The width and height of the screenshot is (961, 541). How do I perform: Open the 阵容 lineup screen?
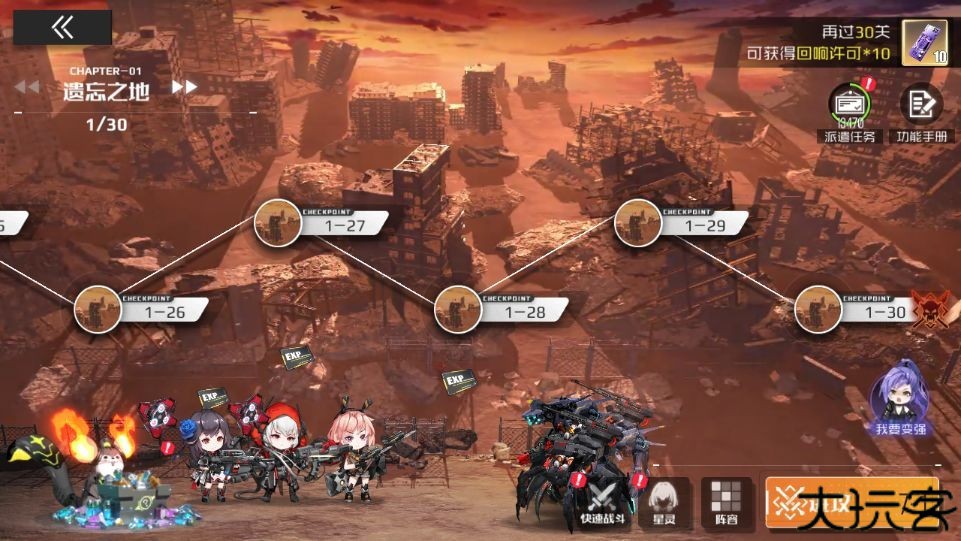point(726,500)
